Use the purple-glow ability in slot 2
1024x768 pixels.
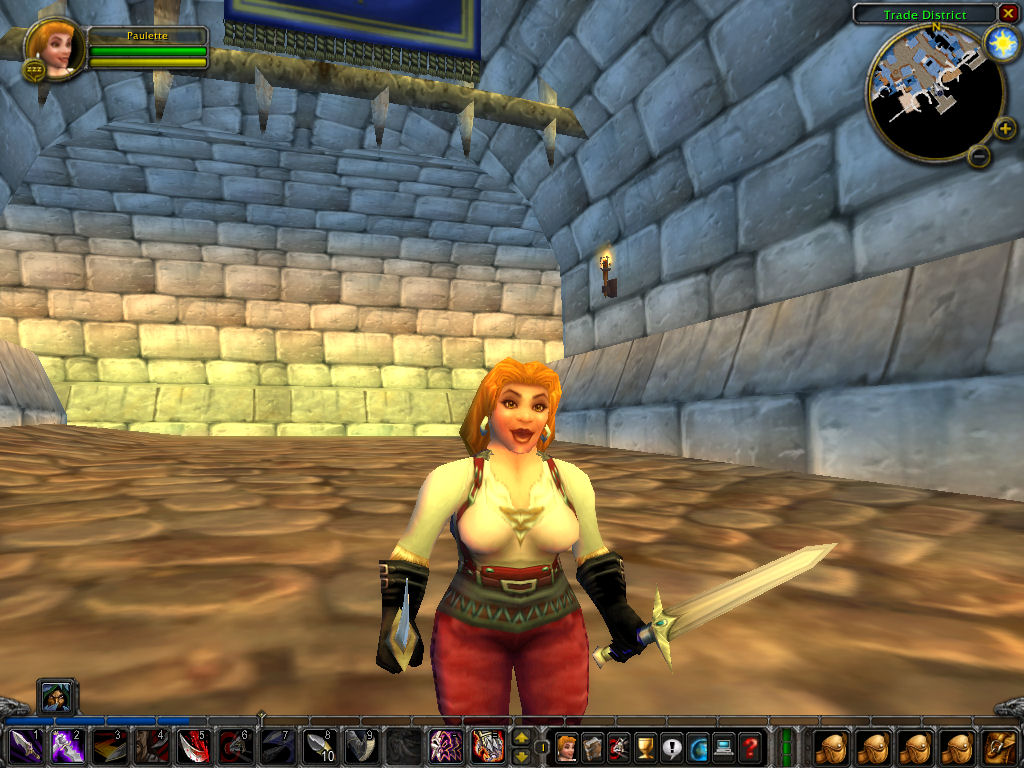click(x=67, y=746)
